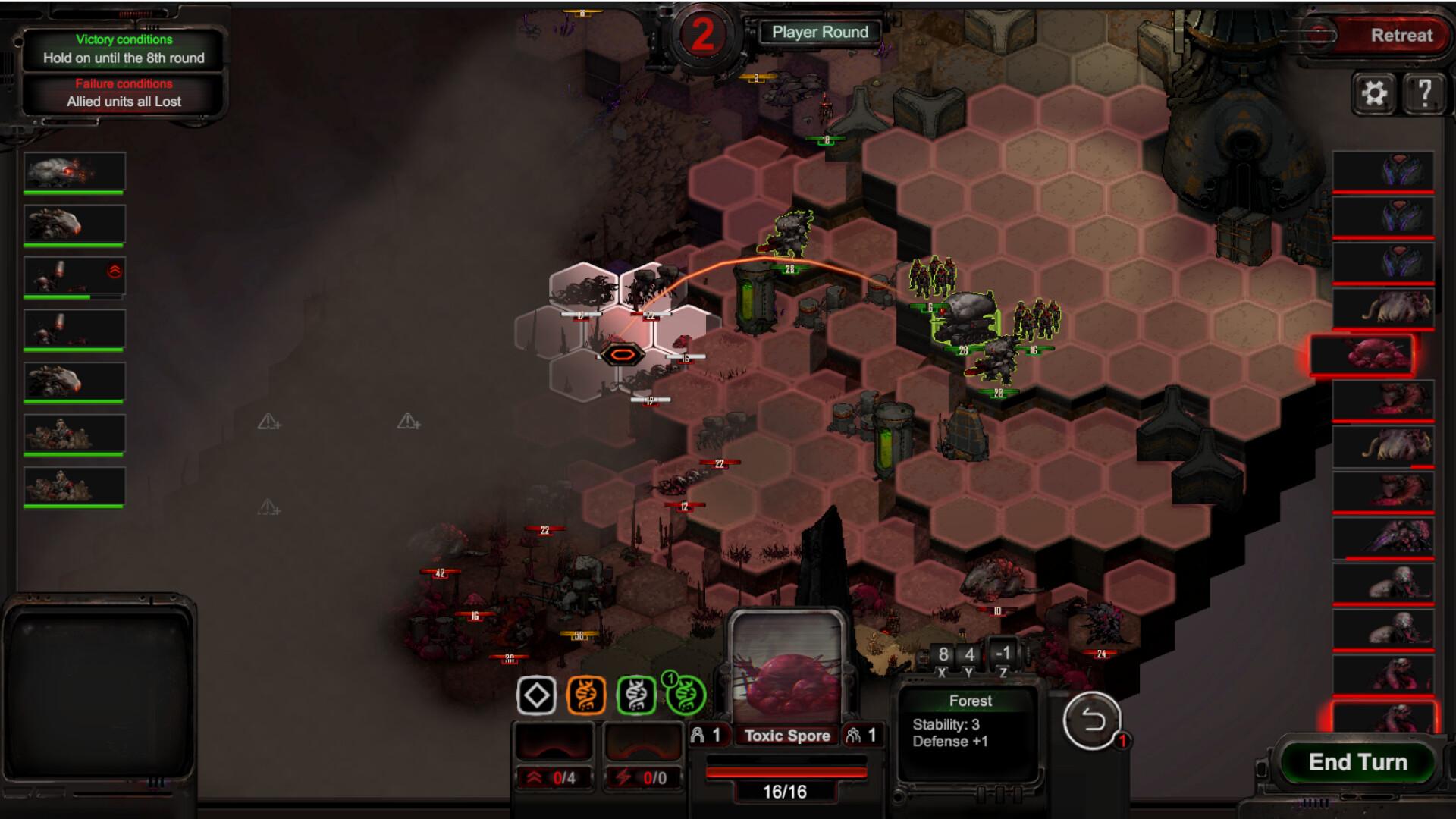Click the 16/16 health bar of Toxic Spore
The width and height of the screenshot is (1456, 819).
[x=785, y=773]
